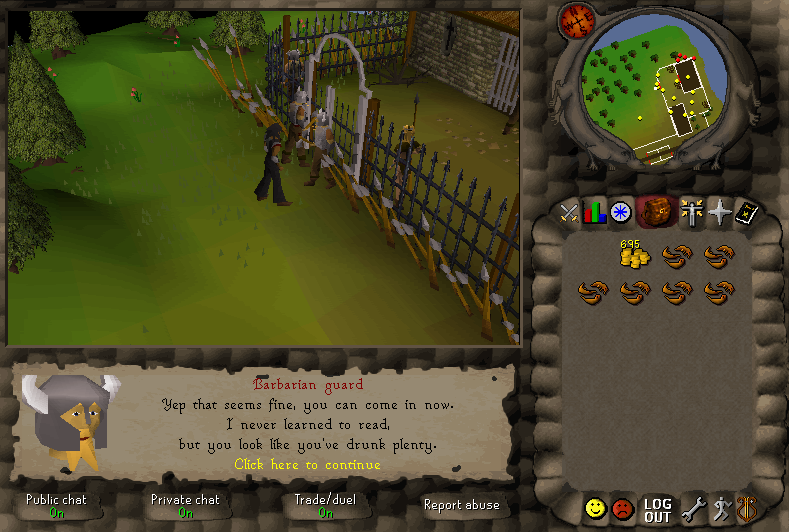Screen dimensions: 789x532
Task: Select the 695 coins stack
Action: point(632,256)
